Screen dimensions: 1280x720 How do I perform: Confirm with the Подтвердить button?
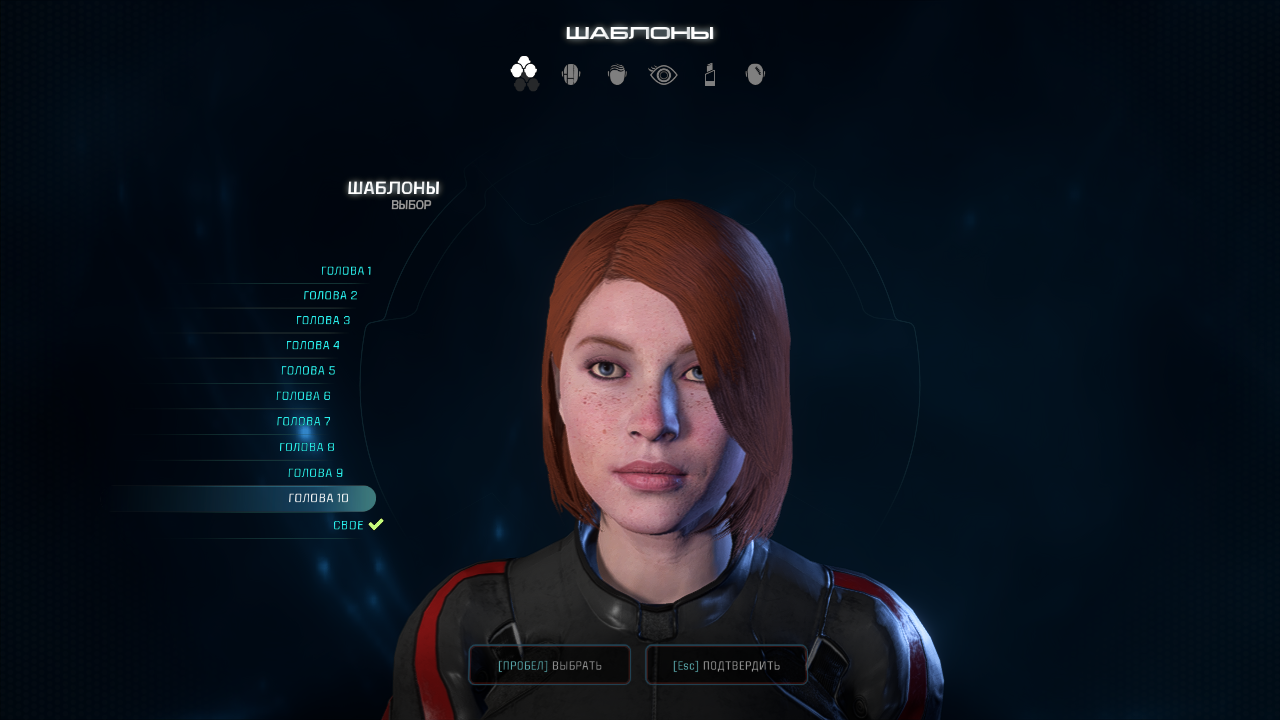[x=726, y=665]
